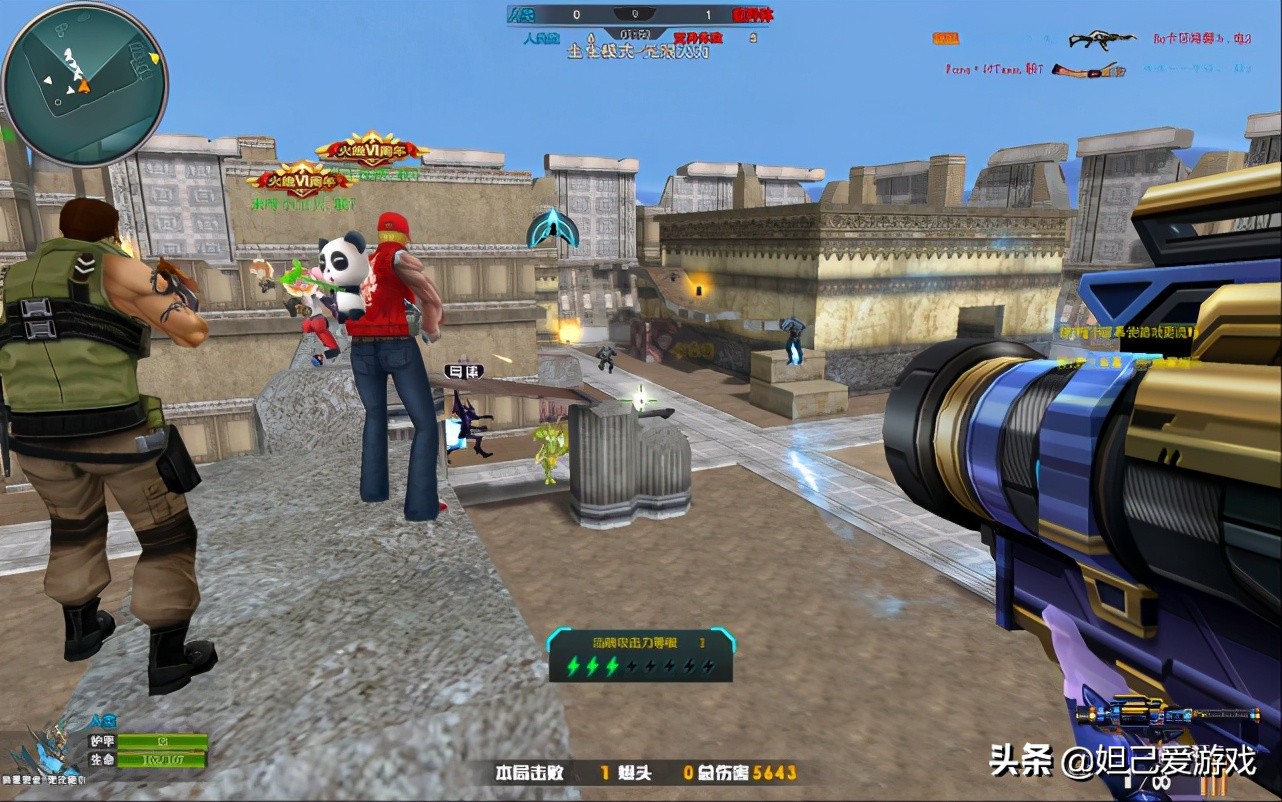Open the 妲己爱游戏 watermark handle
The image size is (1282, 802).
pyautogui.click(x=1158, y=762)
